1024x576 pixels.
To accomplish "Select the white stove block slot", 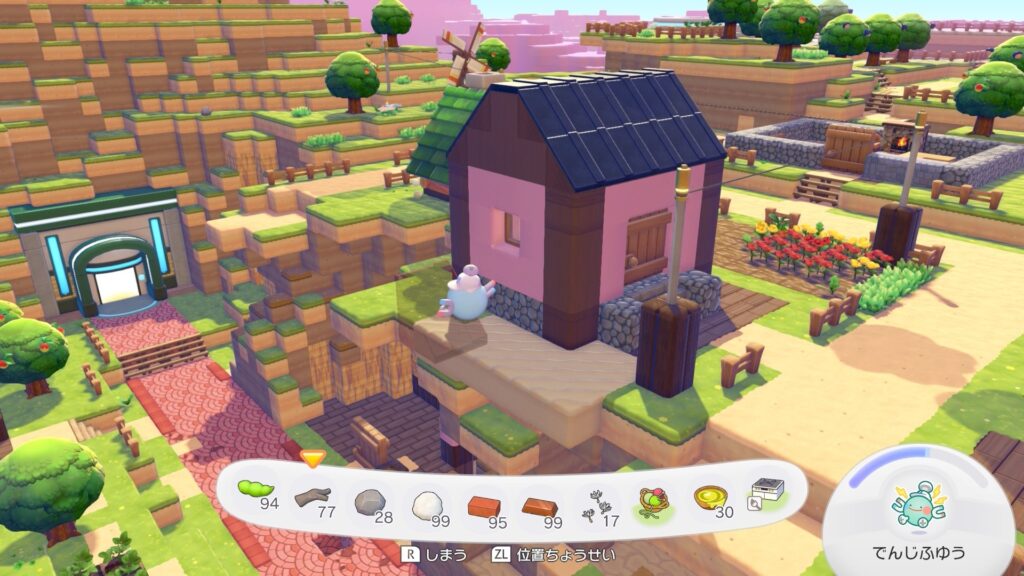I will coord(767,491).
